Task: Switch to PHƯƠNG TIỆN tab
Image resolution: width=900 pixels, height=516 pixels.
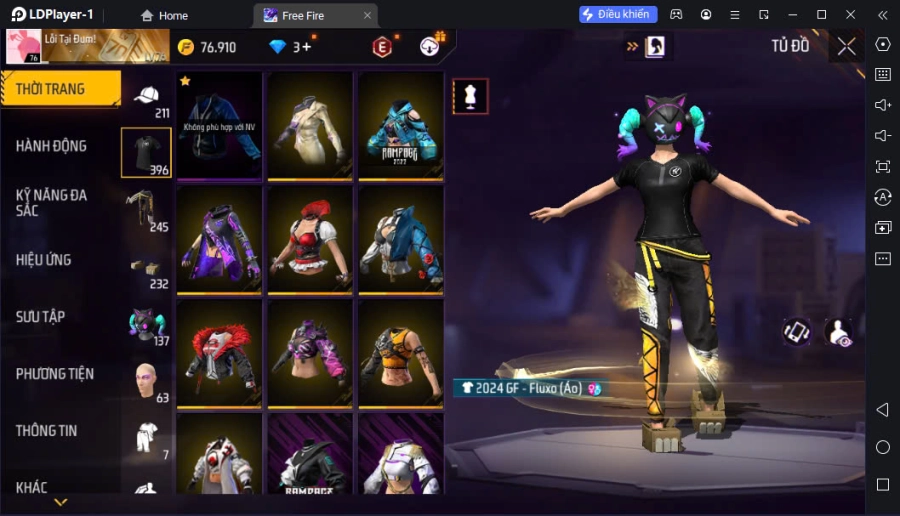Action: 55,374
